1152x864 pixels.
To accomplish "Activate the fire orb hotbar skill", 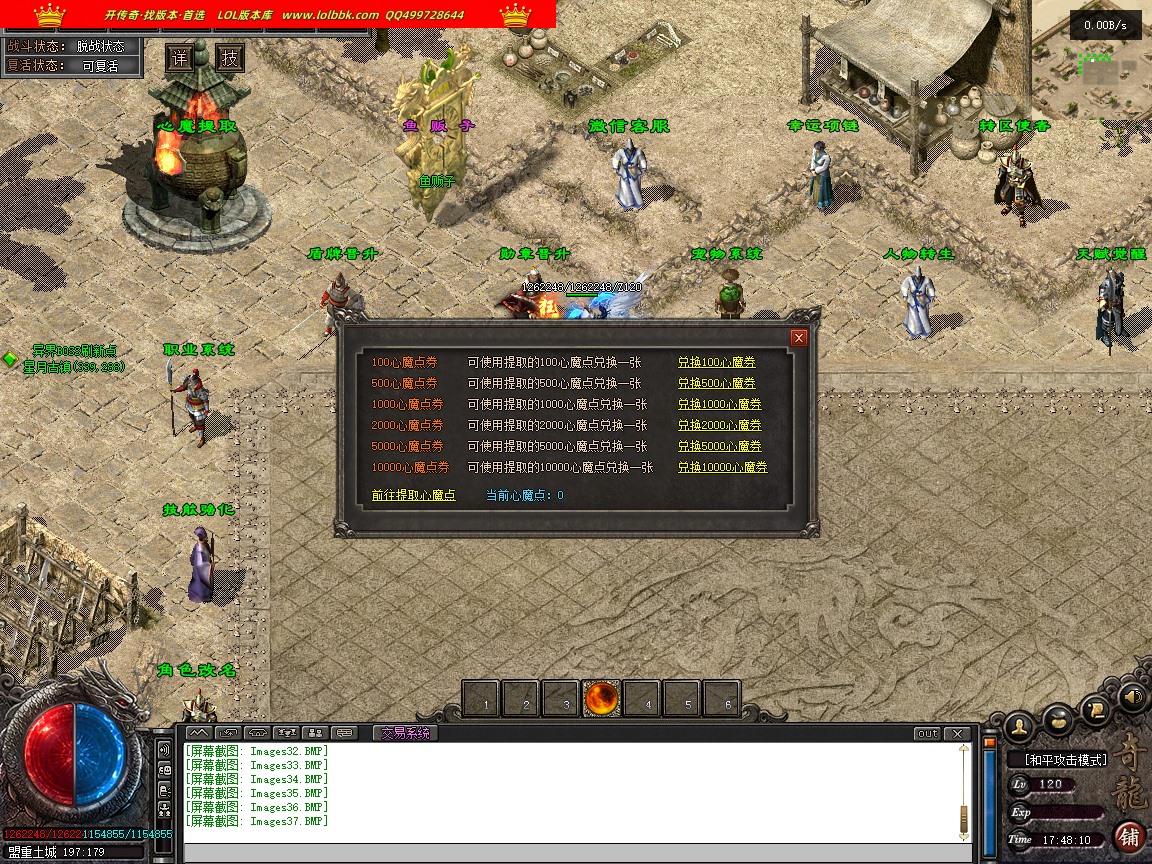I will [x=602, y=699].
